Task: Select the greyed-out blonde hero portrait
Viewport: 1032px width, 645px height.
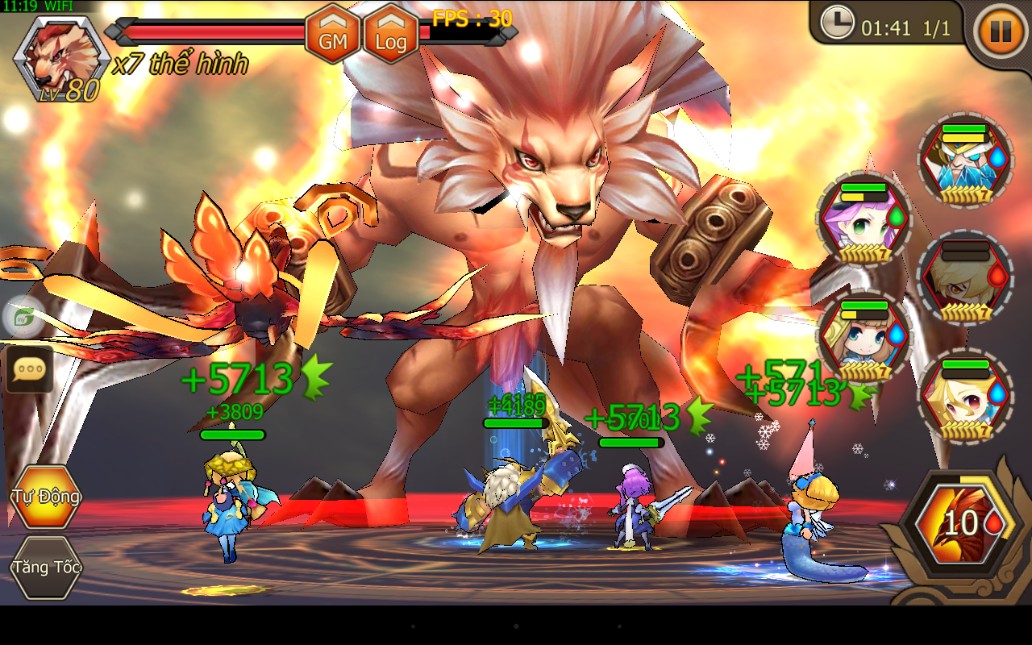Action: pos(962,278)
